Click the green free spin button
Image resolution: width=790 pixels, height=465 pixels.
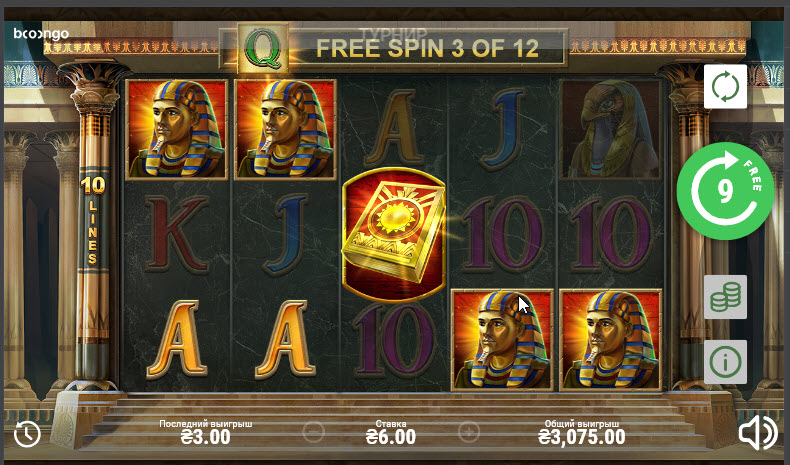(x=725, y=190)
